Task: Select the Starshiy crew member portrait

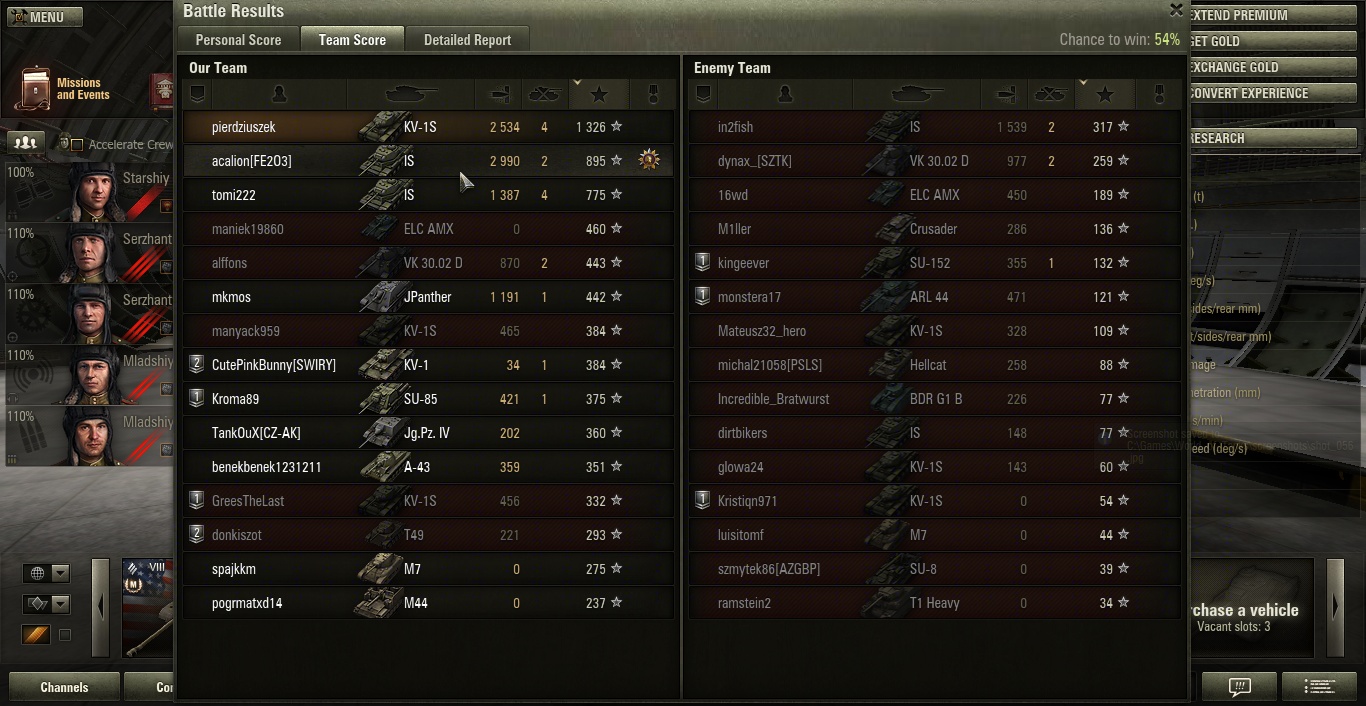Action: [x=88, y=192]
